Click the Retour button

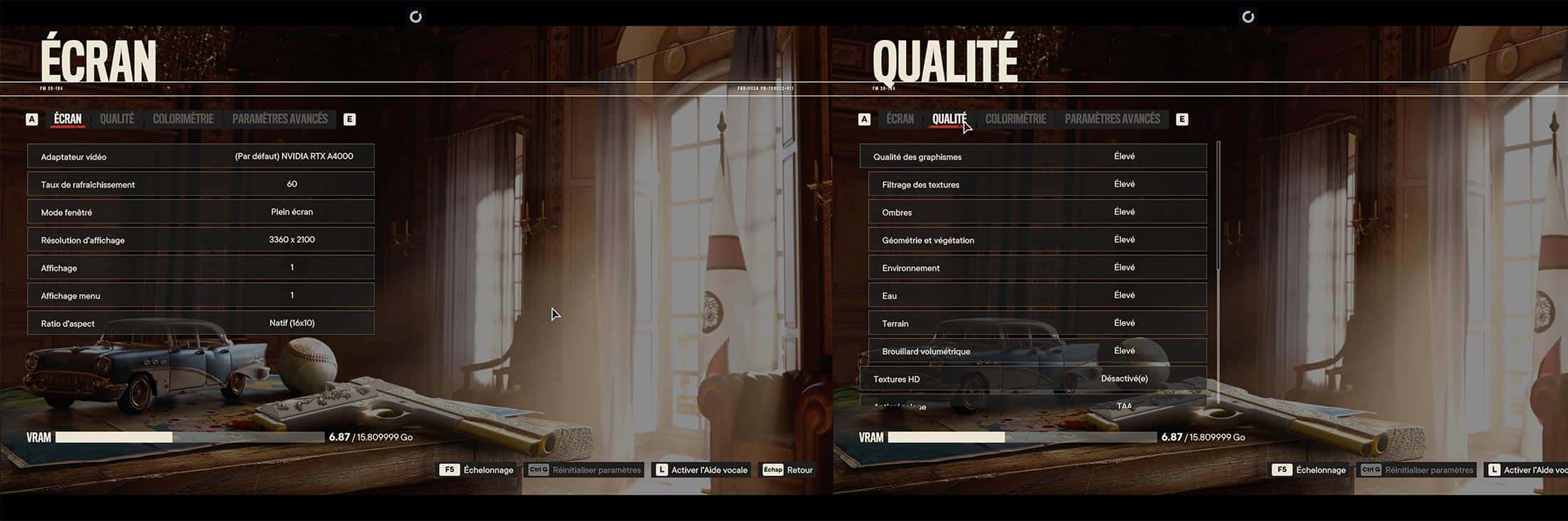pyautogui.click(x=788, y=470)
